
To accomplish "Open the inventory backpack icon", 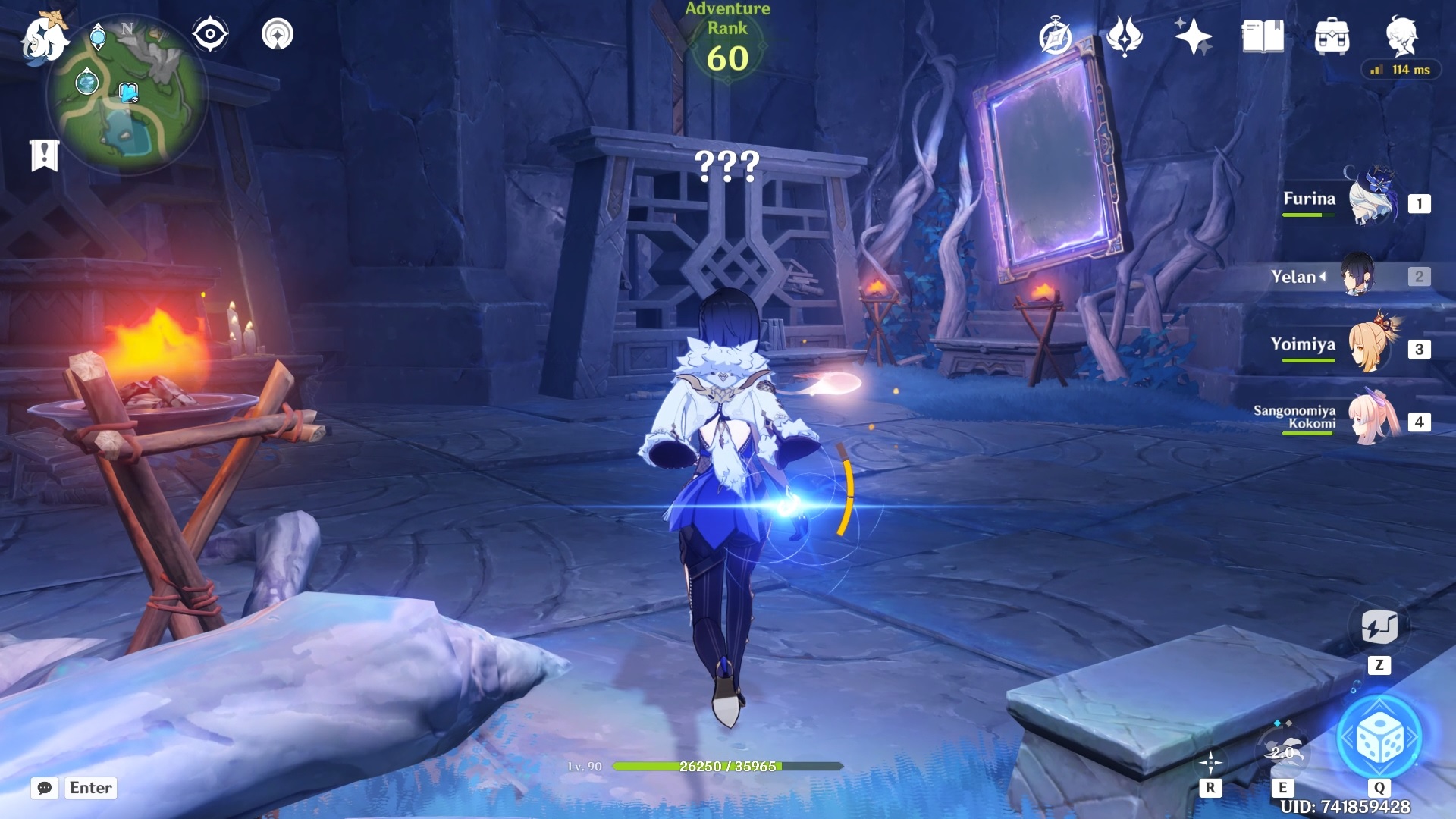I will coord(1332,36).
